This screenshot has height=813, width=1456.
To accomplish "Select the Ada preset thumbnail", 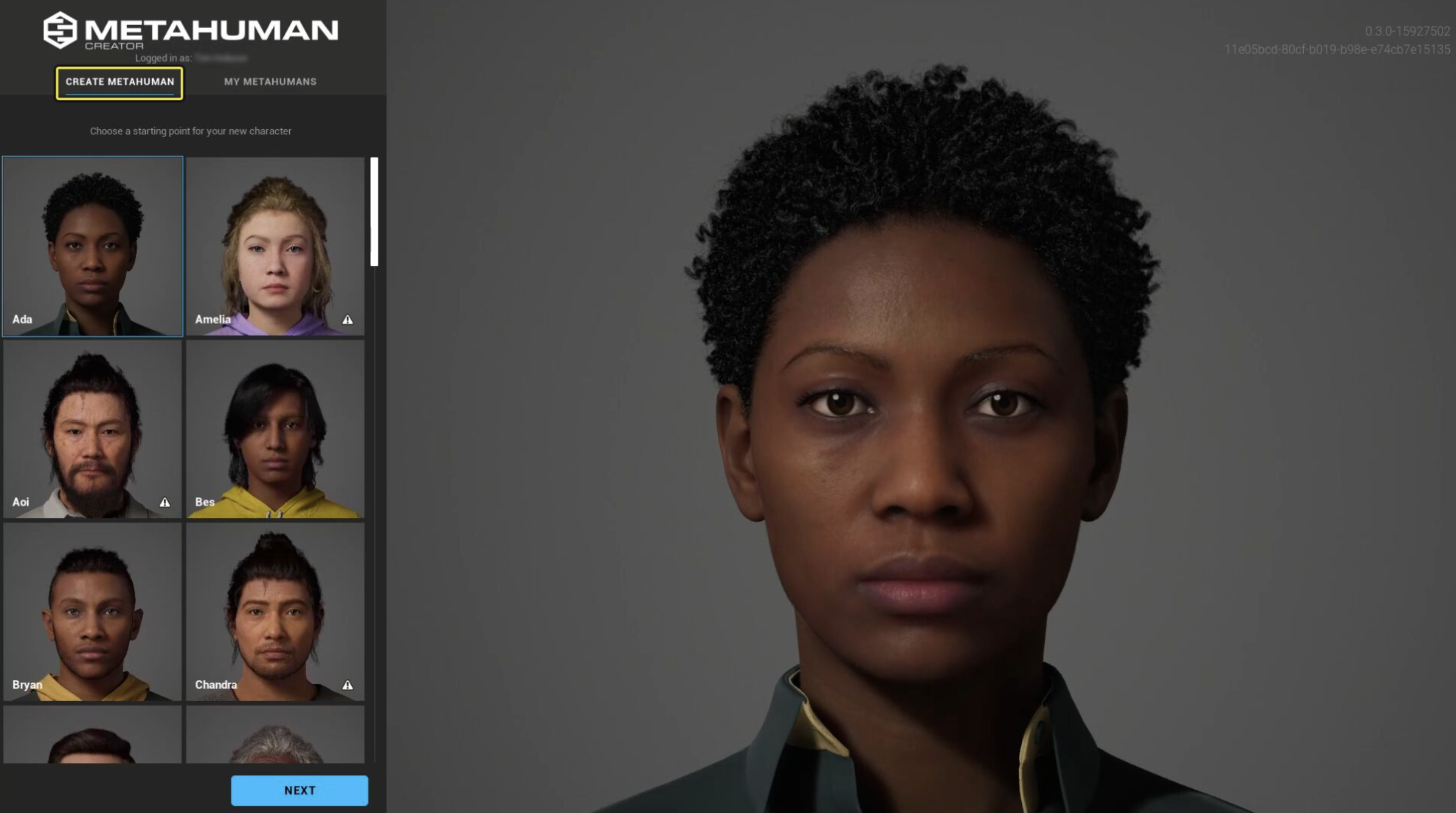I will [x=93, y=247].
